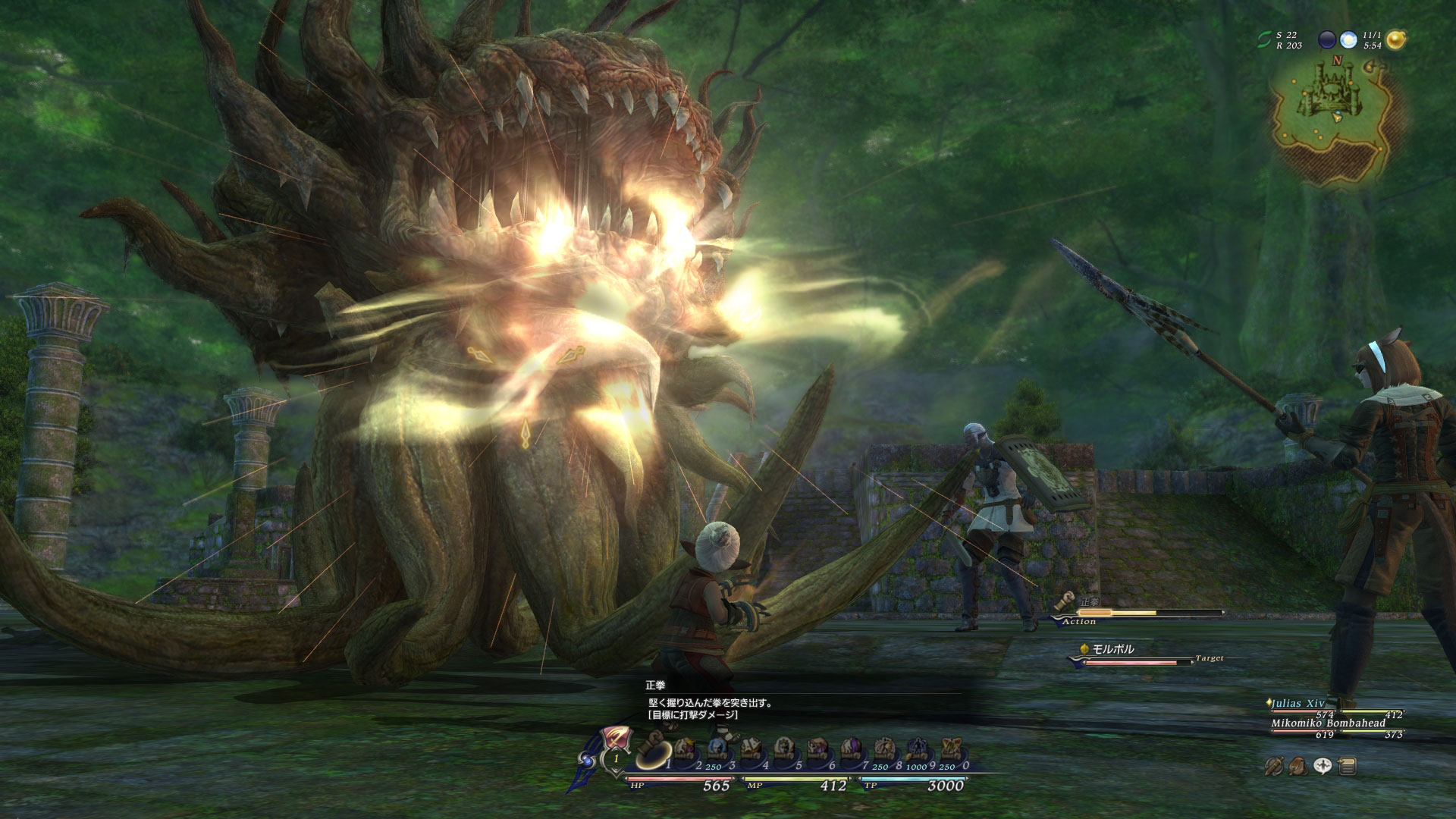The width and height of the screenshot is (1456, 819).
Task: Select party member Julias Xiv
Action: (x=1298, y=704)
